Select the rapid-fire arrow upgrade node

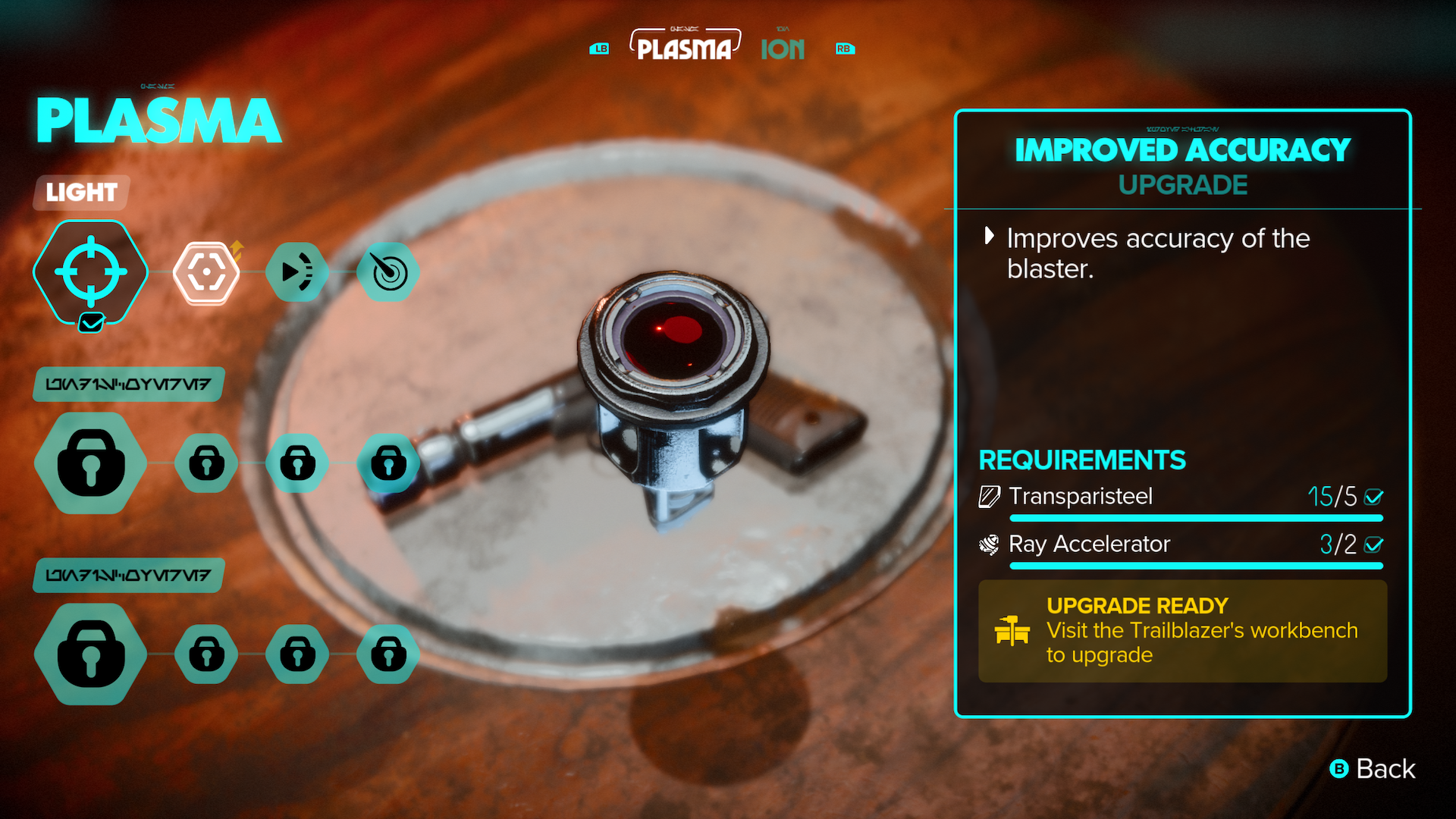click(x=297, y=272)
